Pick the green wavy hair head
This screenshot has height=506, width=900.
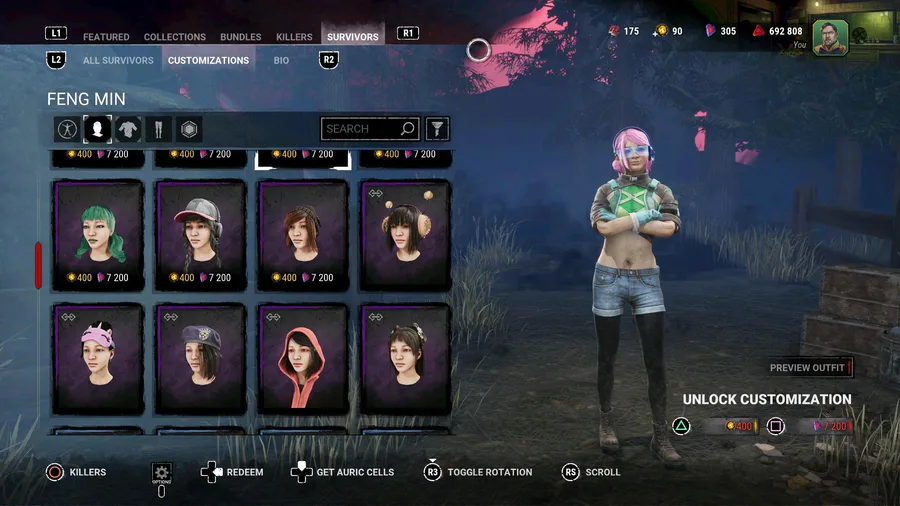point(97,235)
